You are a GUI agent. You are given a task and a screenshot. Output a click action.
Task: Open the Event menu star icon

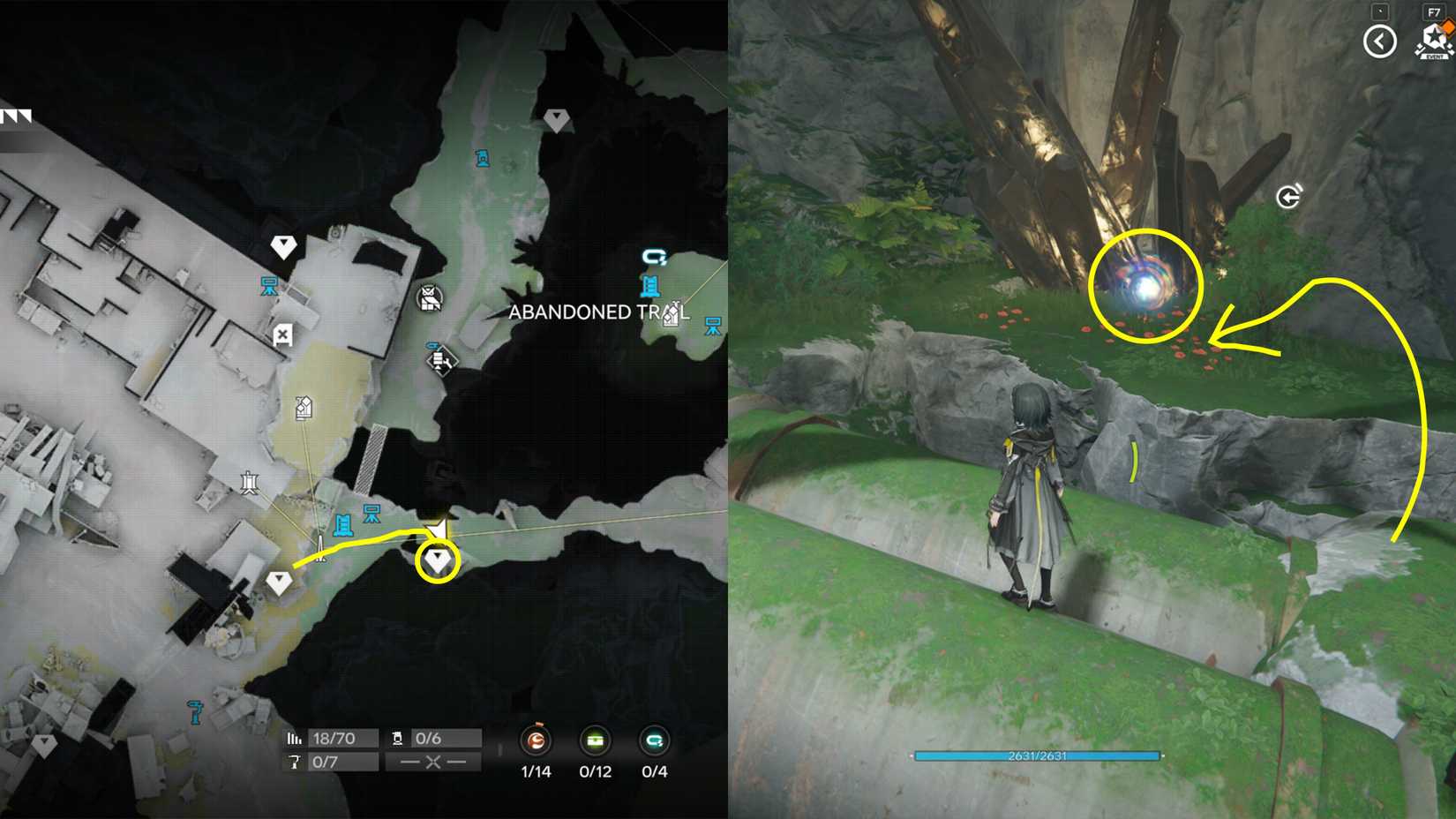click(x=1432, y=37)
